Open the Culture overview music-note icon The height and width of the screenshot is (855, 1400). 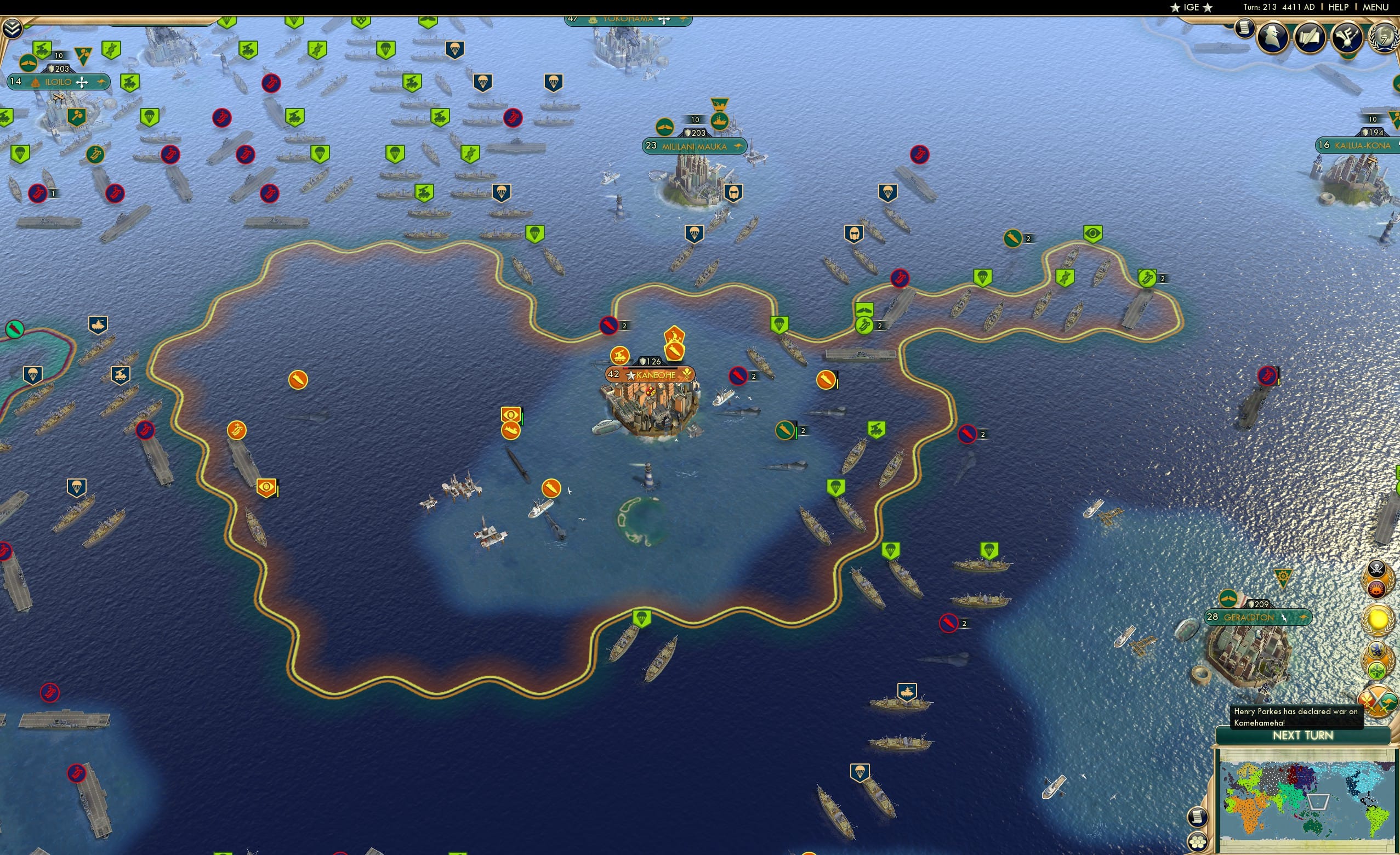(1347, 37)
